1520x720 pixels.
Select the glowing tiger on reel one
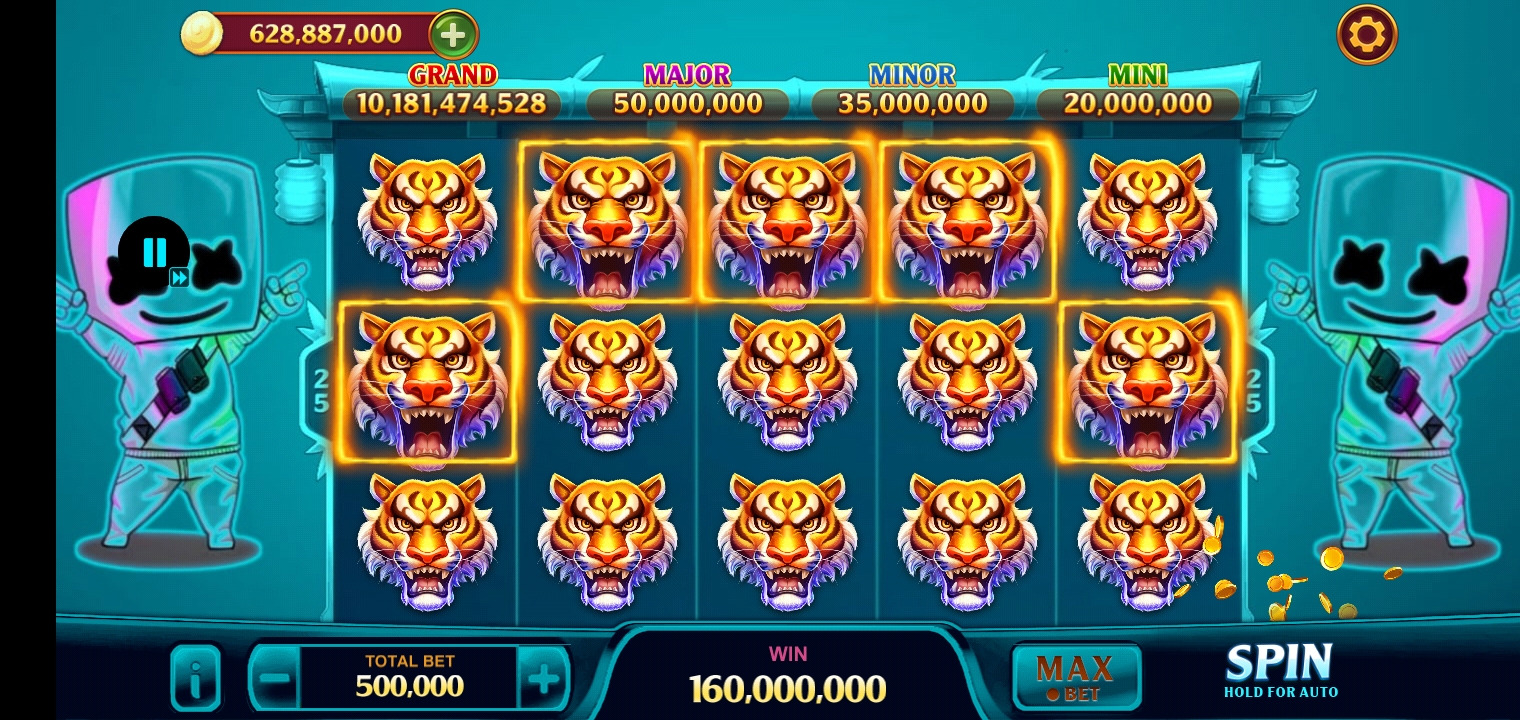tap(427, 383)
